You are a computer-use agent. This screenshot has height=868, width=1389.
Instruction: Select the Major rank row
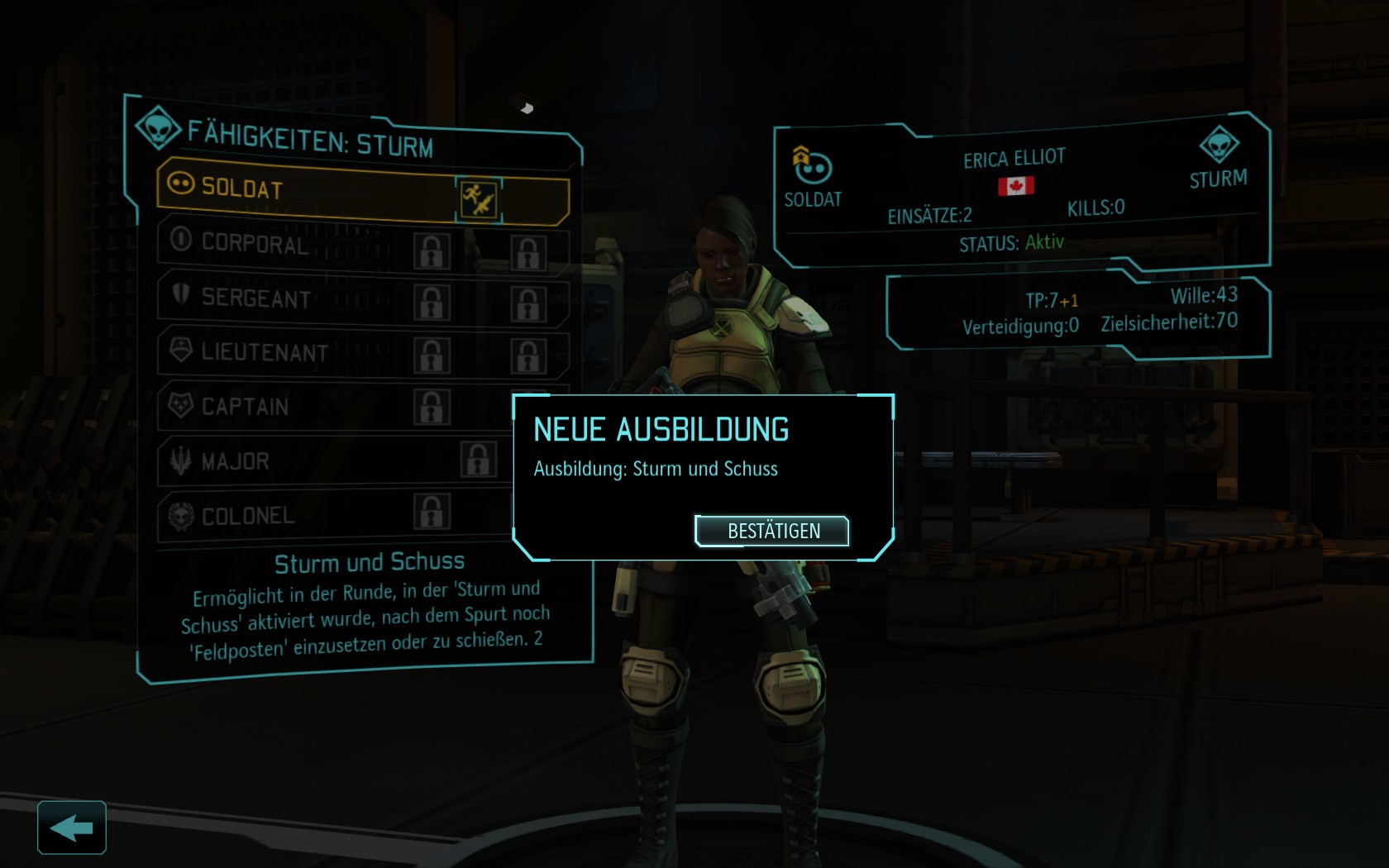[281, 461]
